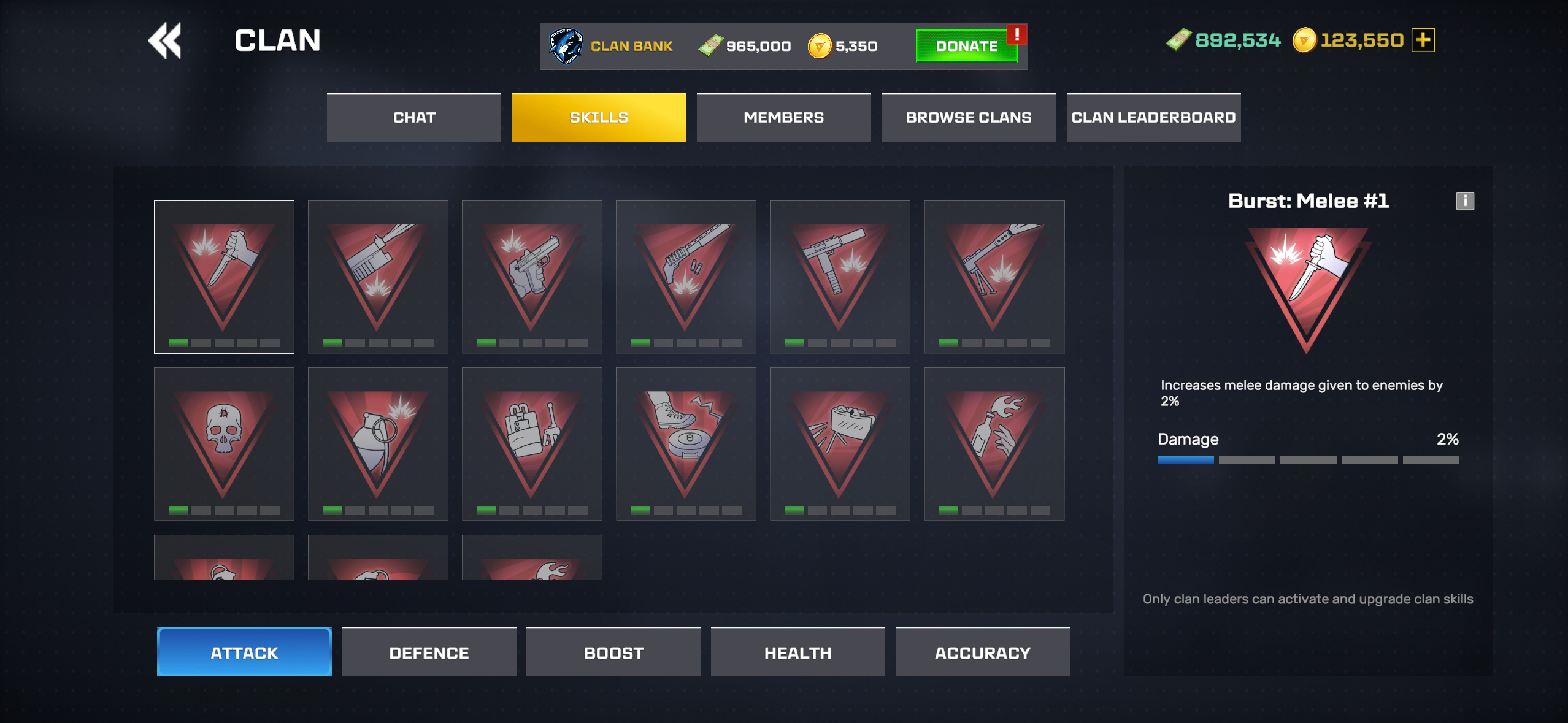Choose the pistol burst skill tile
The image size is (1568, 723).
(x=532, y=277)
